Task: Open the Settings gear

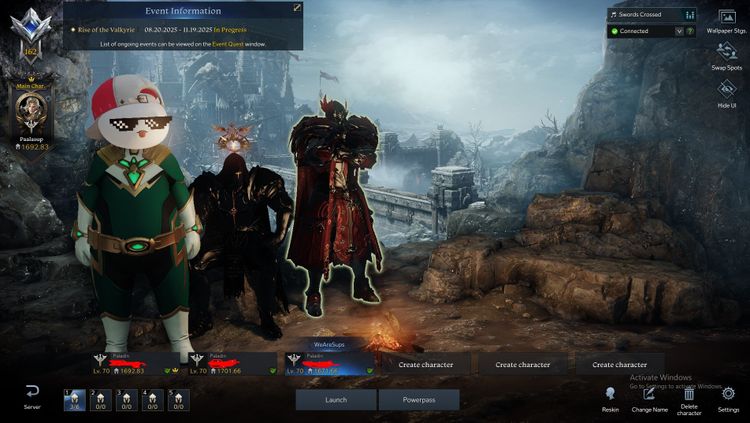Action: (728, 397)
